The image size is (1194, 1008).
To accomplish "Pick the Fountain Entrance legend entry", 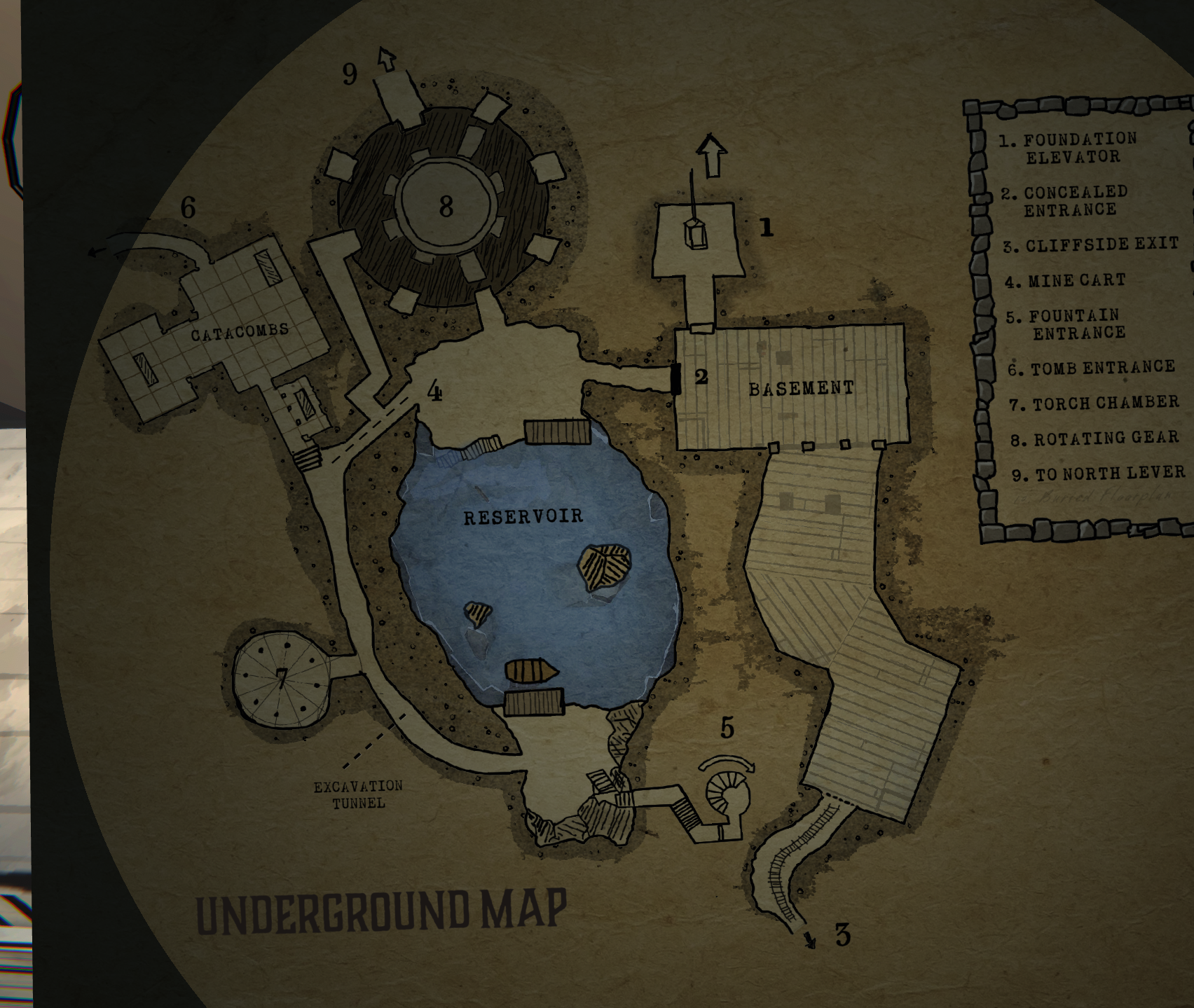I will pyautogui.click(x=1067, y=324).
